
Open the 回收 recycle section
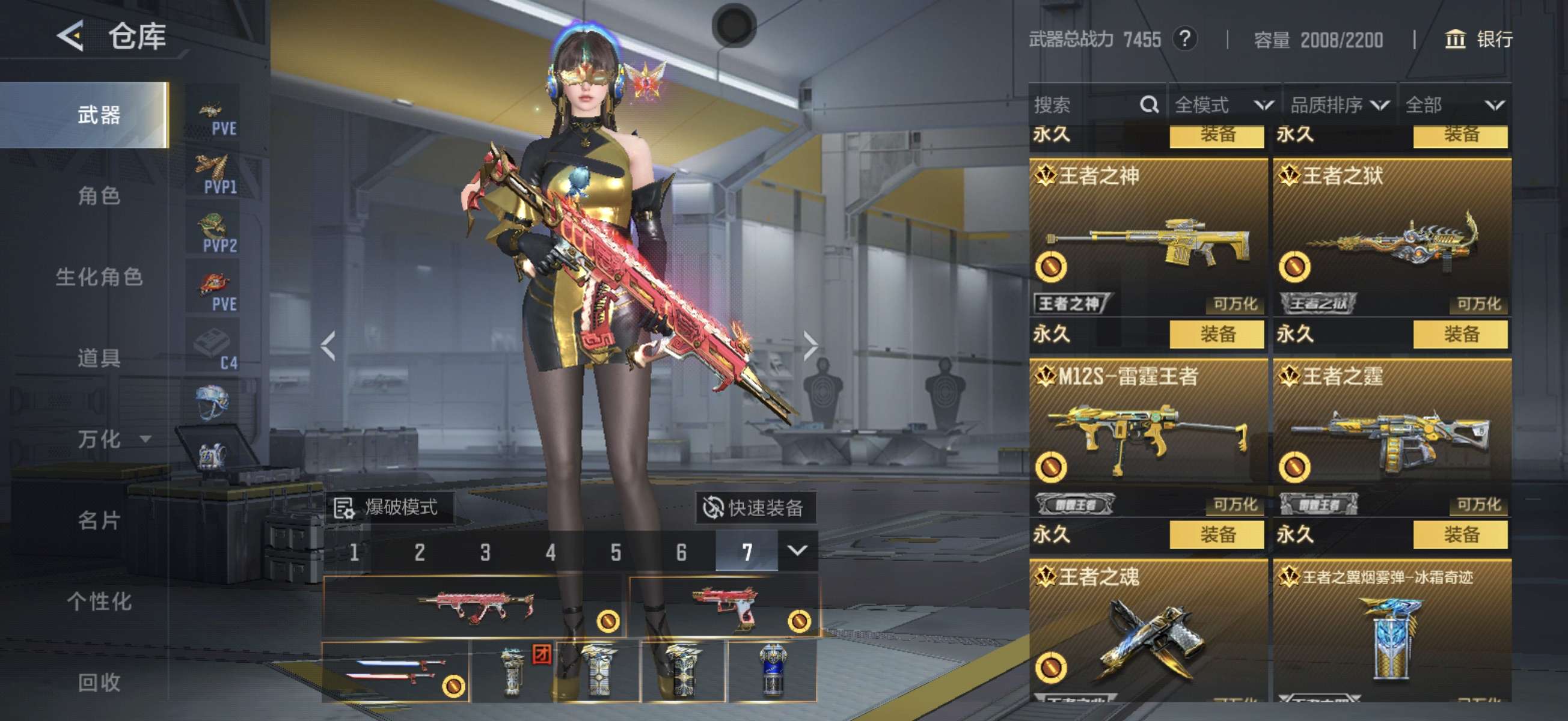click(x=99, y=682)
